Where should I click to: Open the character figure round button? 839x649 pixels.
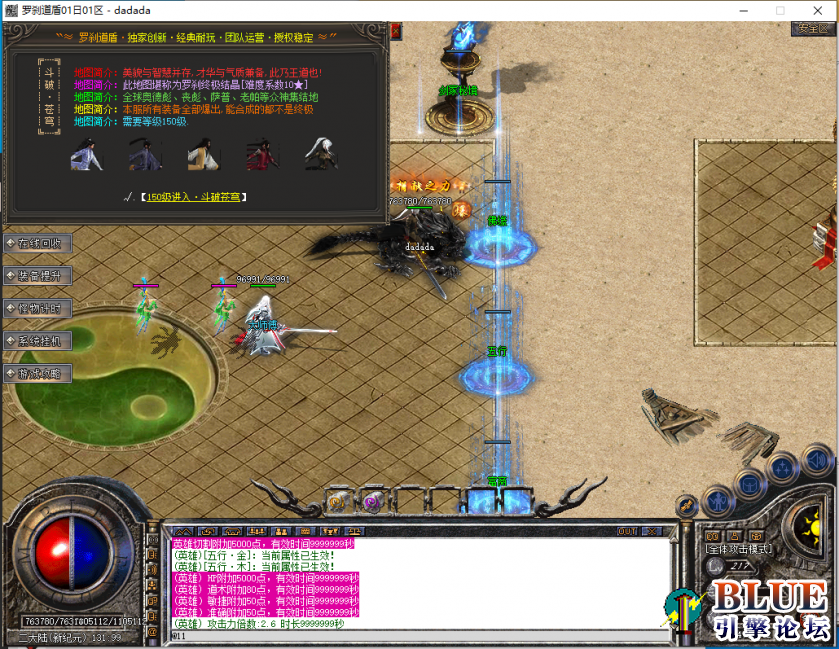pyautogui.click(x=717, y=500)
